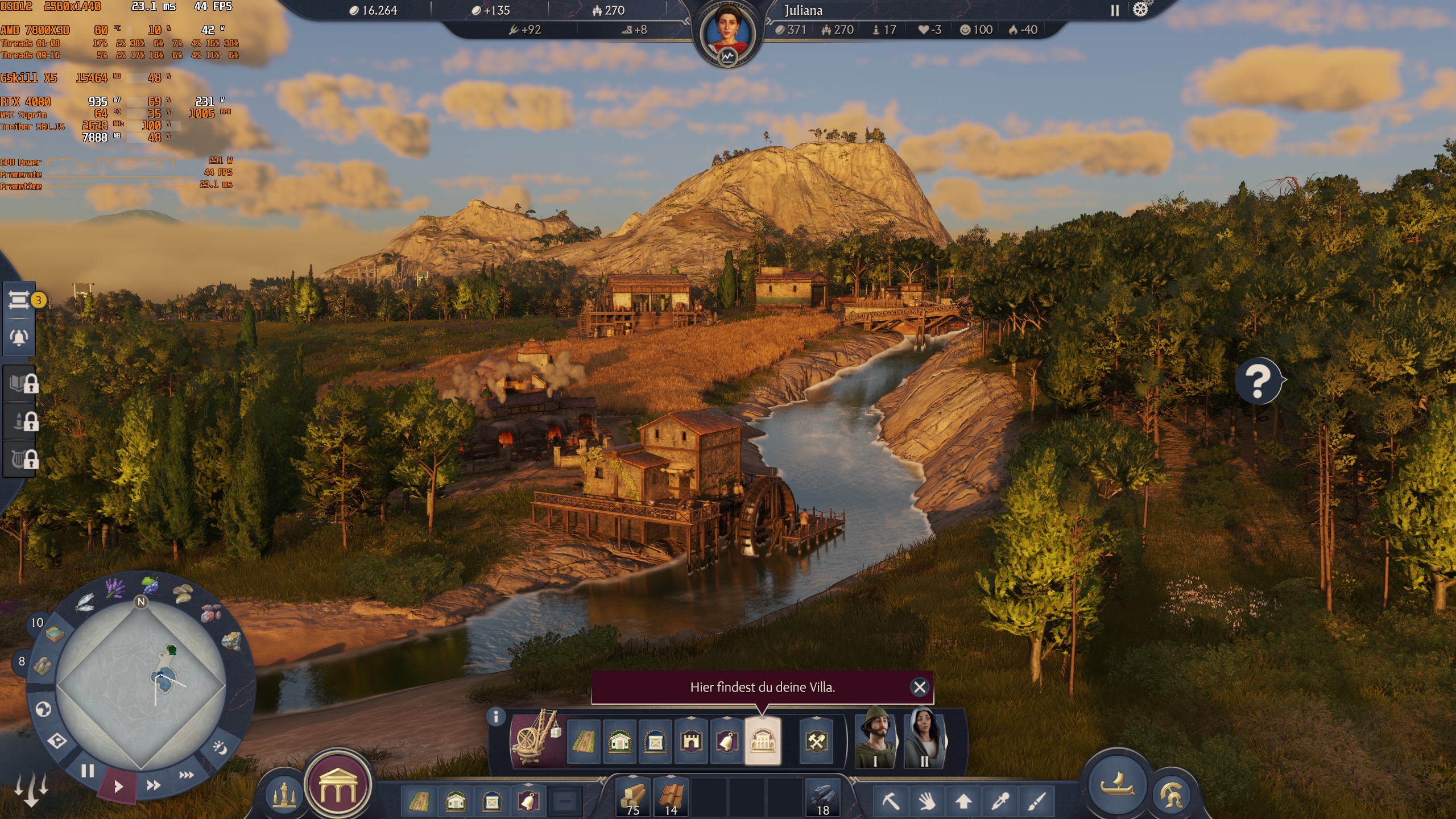Set game speed to double fast-forward
The height and width of the screenshot is (819, 1456).
coord(154,785)
